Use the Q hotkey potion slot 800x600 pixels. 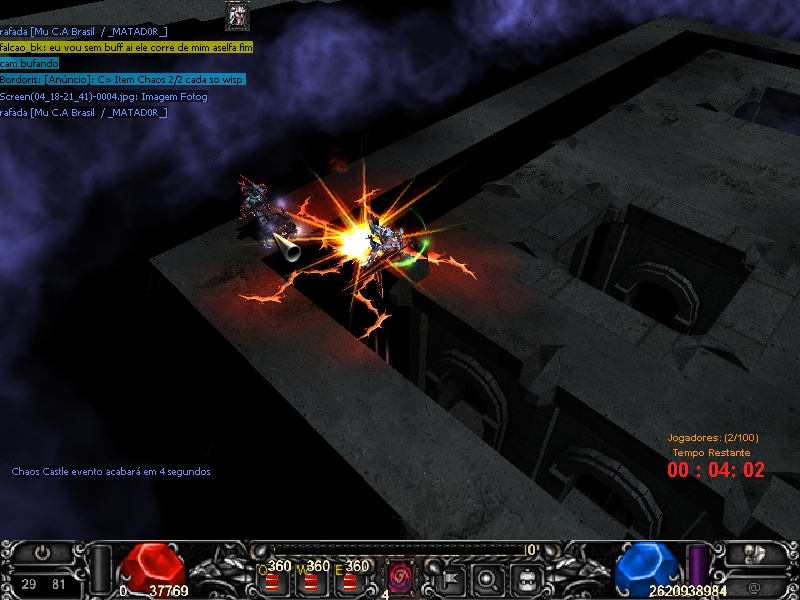tap(273, 577)
